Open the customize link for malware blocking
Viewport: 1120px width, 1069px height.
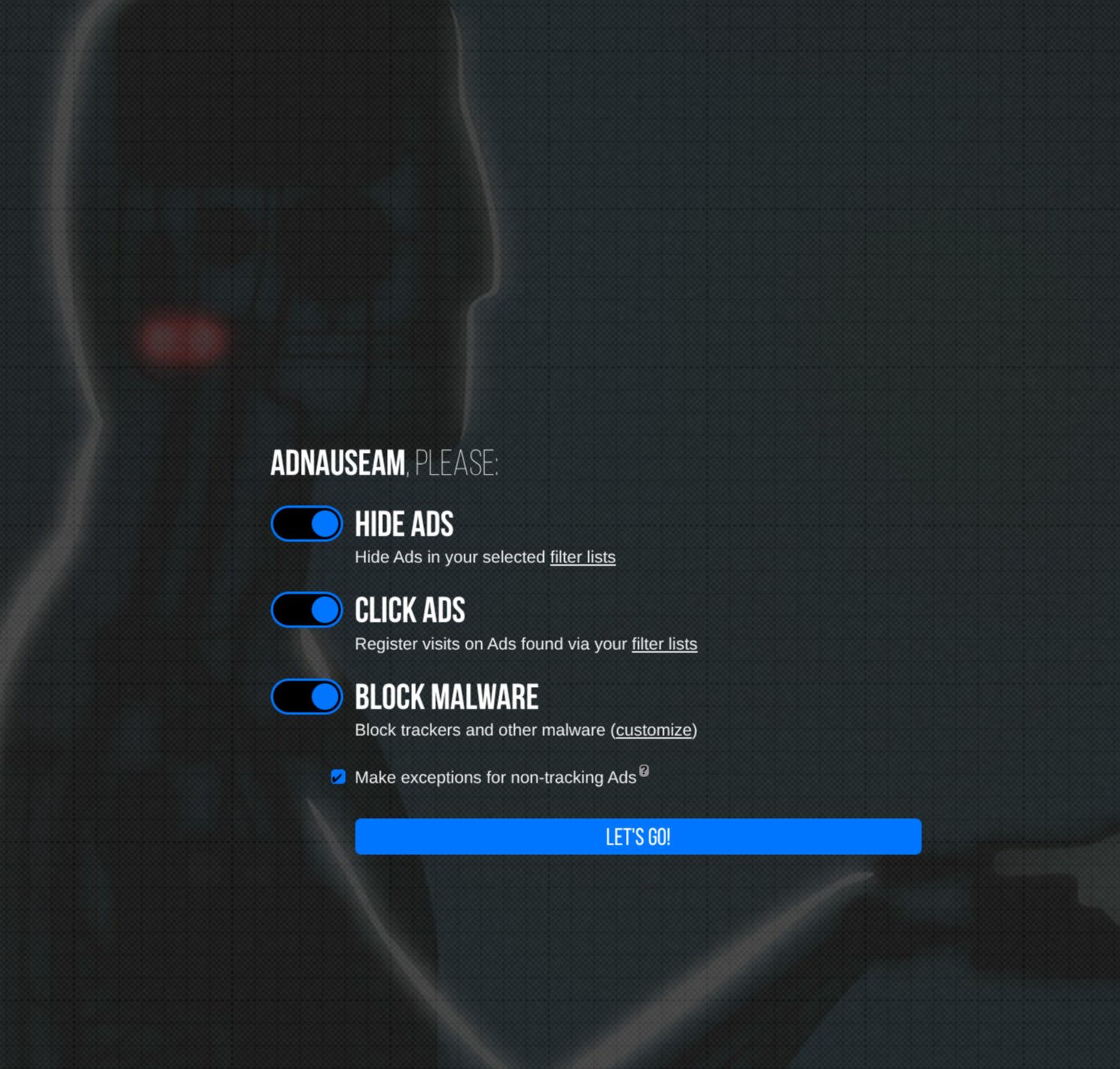[x=653, y=730]
